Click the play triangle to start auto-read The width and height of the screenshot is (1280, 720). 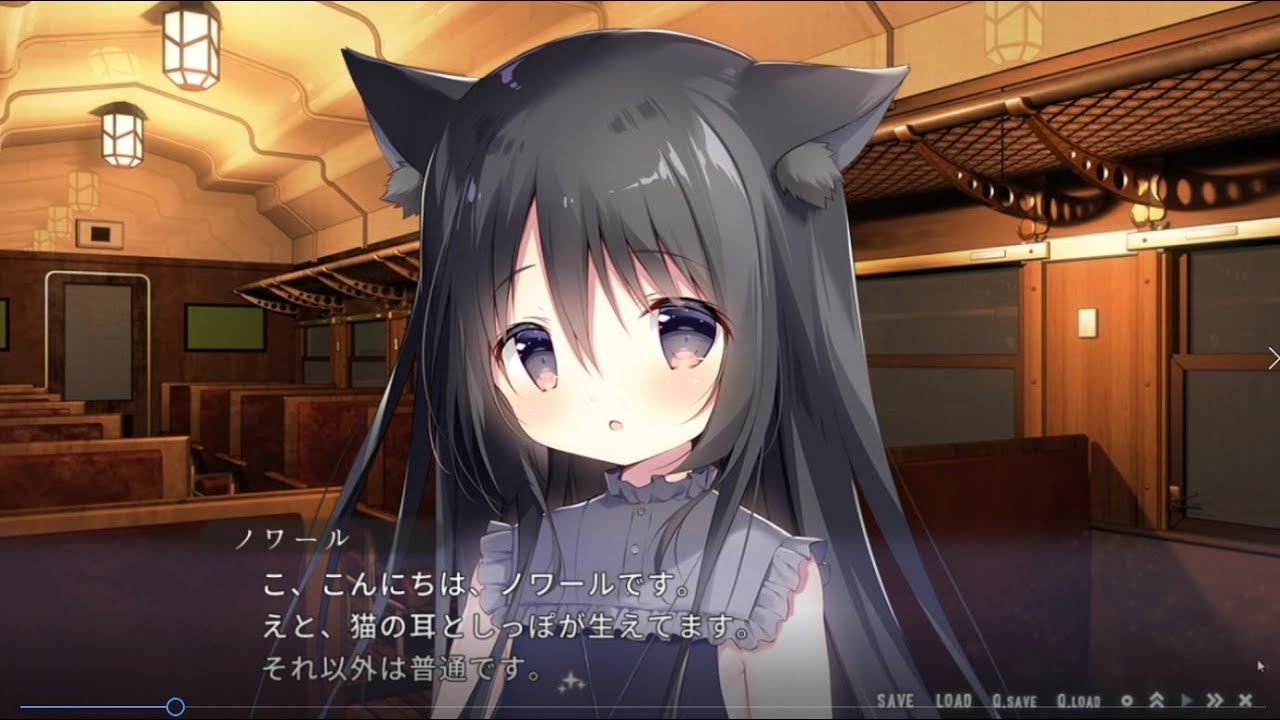pyautogui.click(x=1185, y=700)
